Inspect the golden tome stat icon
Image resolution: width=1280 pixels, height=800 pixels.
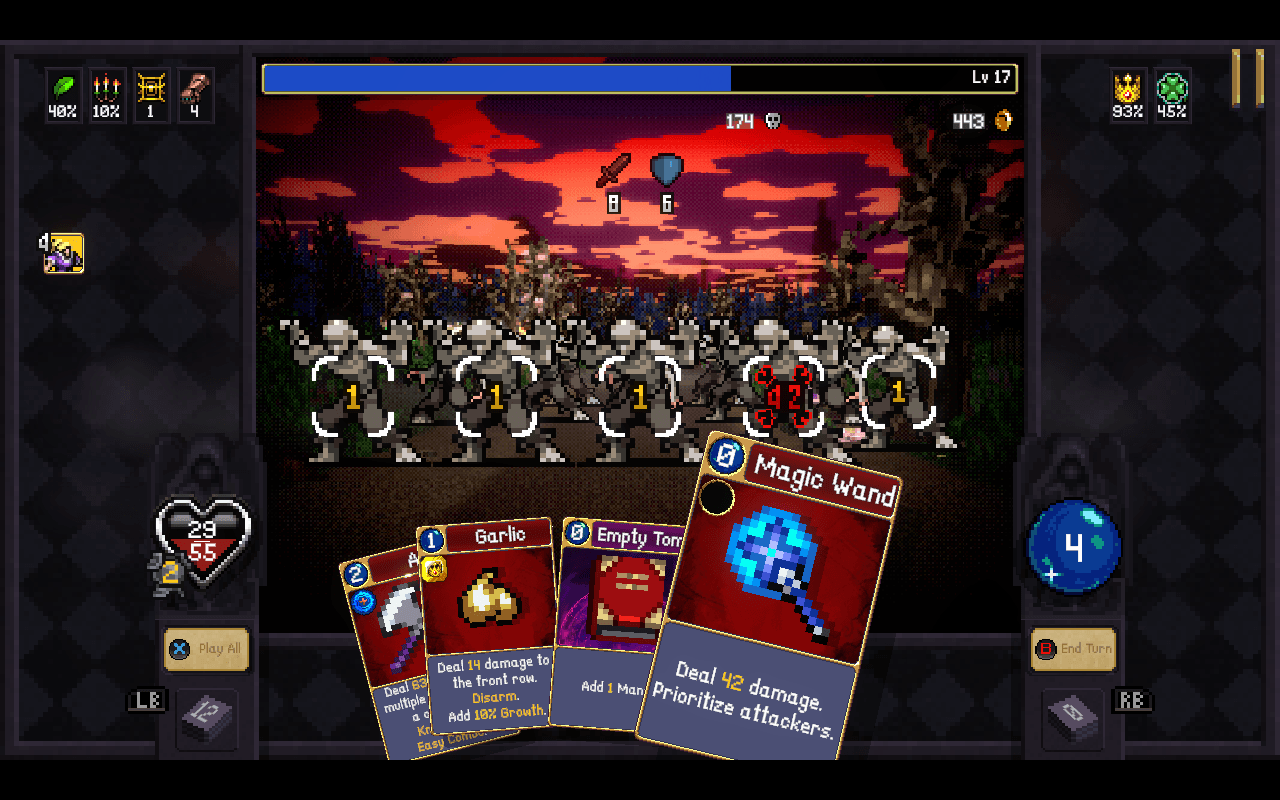(150, 94)
